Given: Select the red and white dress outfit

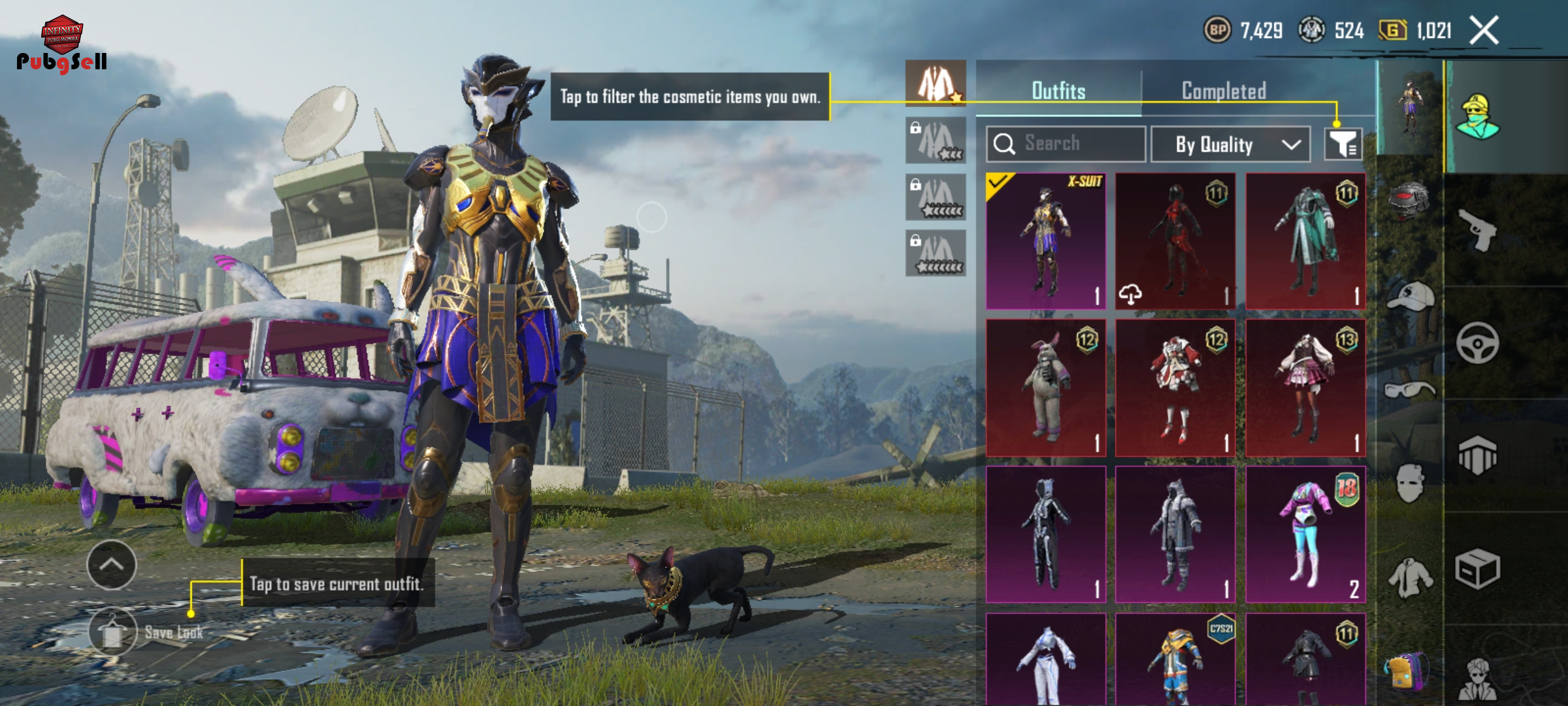Looking at the screenshot, I should 1175,388.
